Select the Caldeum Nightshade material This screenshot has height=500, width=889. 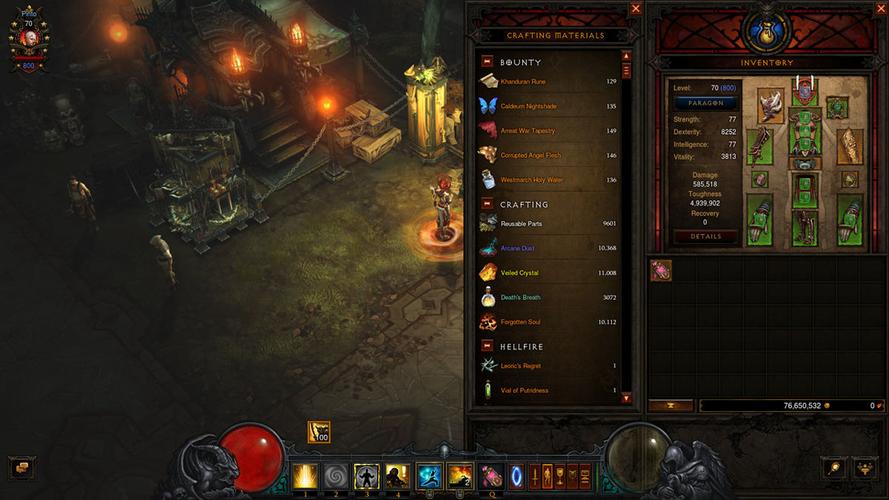[x=550, y=106]
